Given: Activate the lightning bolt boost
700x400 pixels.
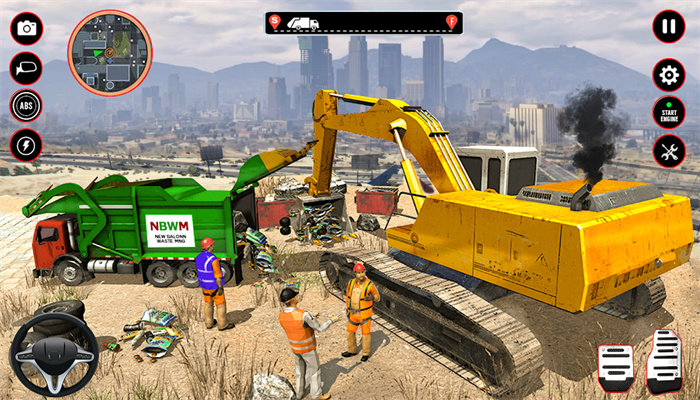Looking at the screenshot, I should (x=26, y=145).
